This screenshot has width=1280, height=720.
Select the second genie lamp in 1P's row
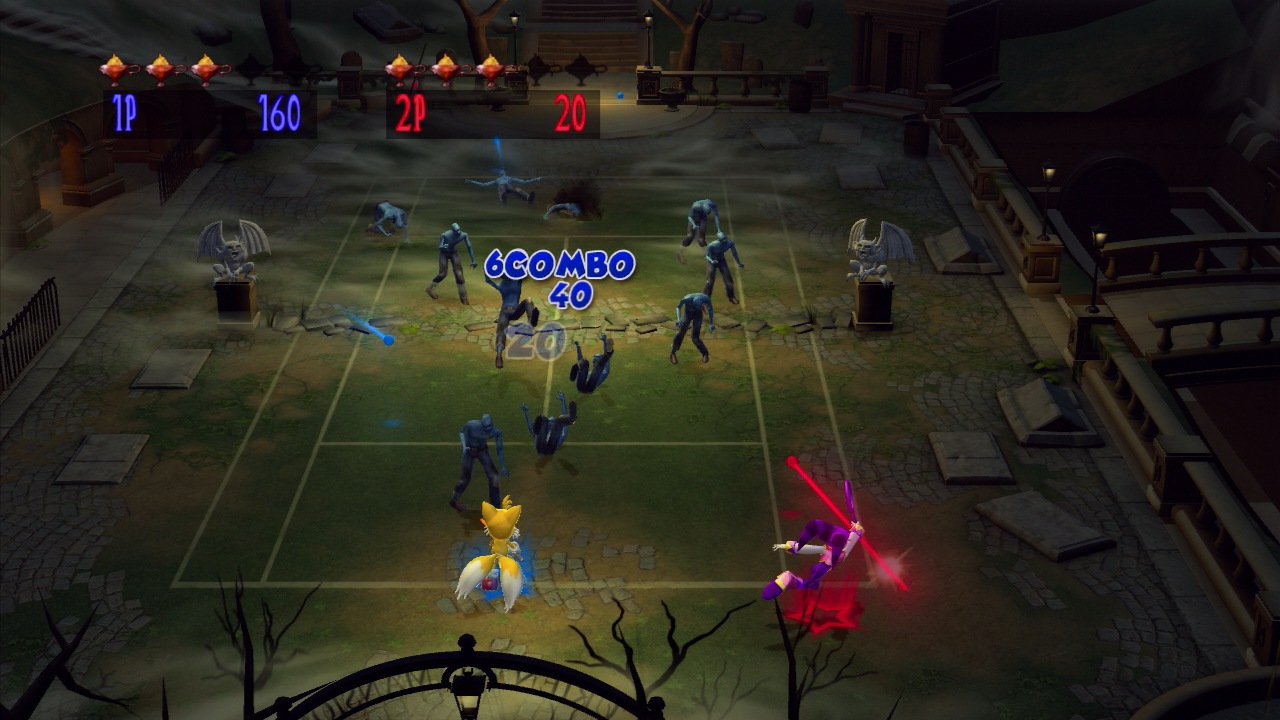[159, 65]
